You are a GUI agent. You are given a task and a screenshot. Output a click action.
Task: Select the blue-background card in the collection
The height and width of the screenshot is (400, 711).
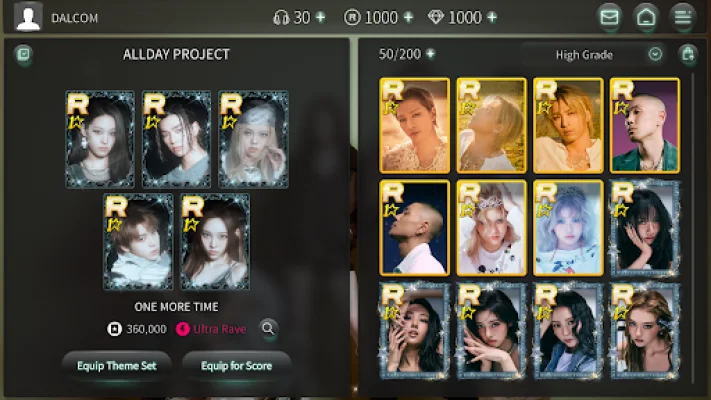point(414,227)
